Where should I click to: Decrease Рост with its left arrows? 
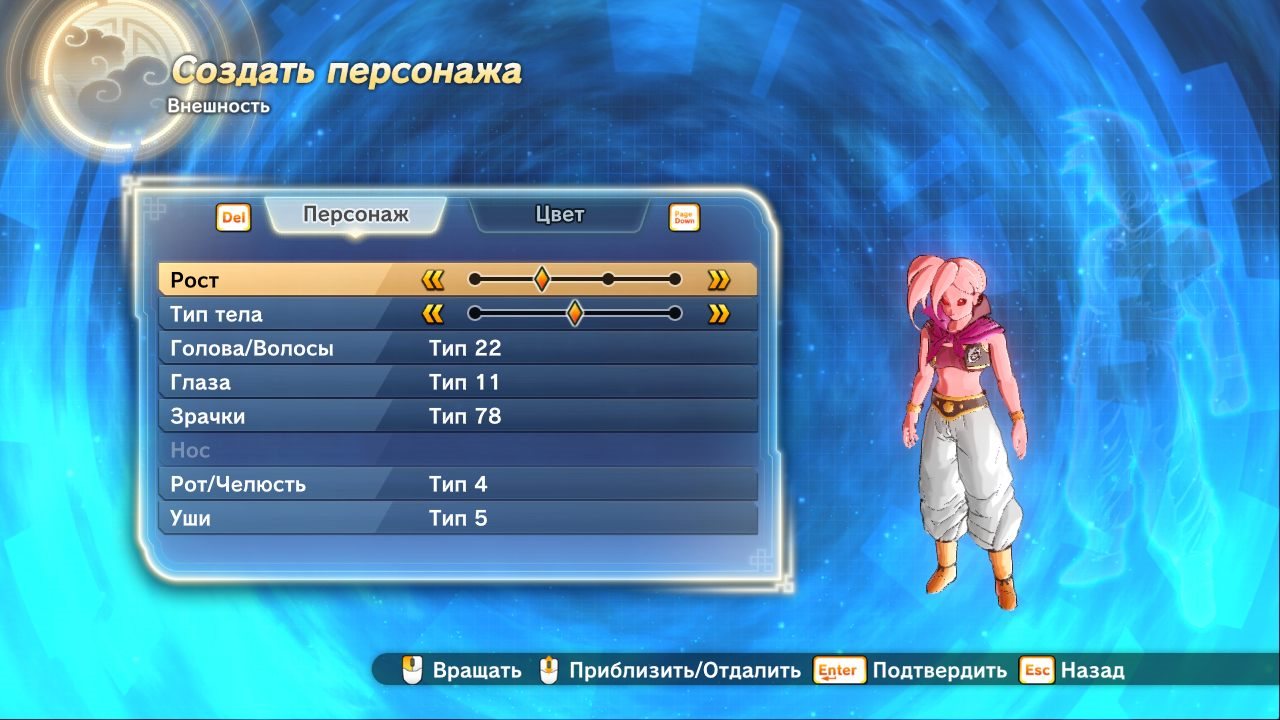tap(433, 280)
